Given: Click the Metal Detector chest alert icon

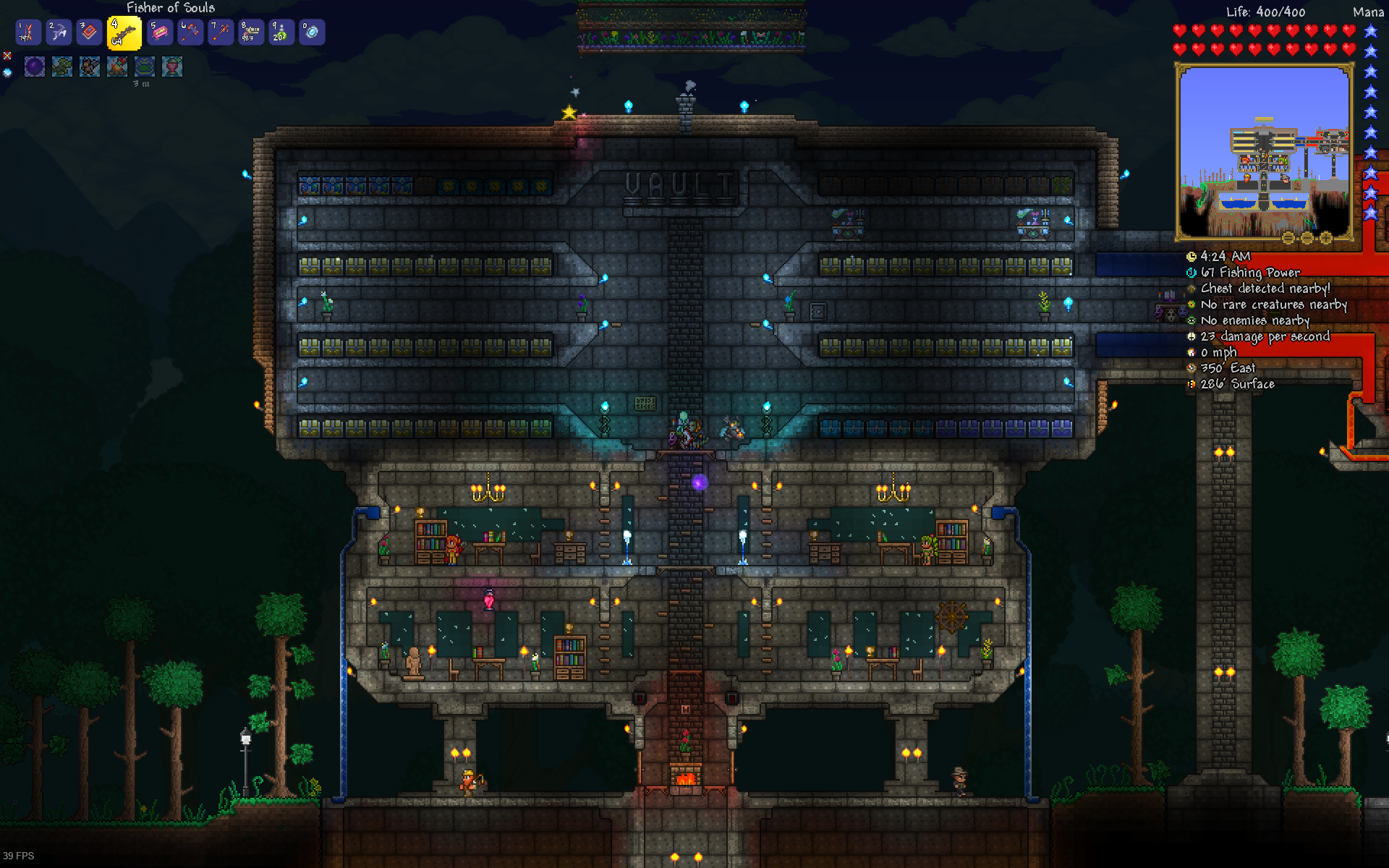Looking at the screenshot, I should [1193, 289].
